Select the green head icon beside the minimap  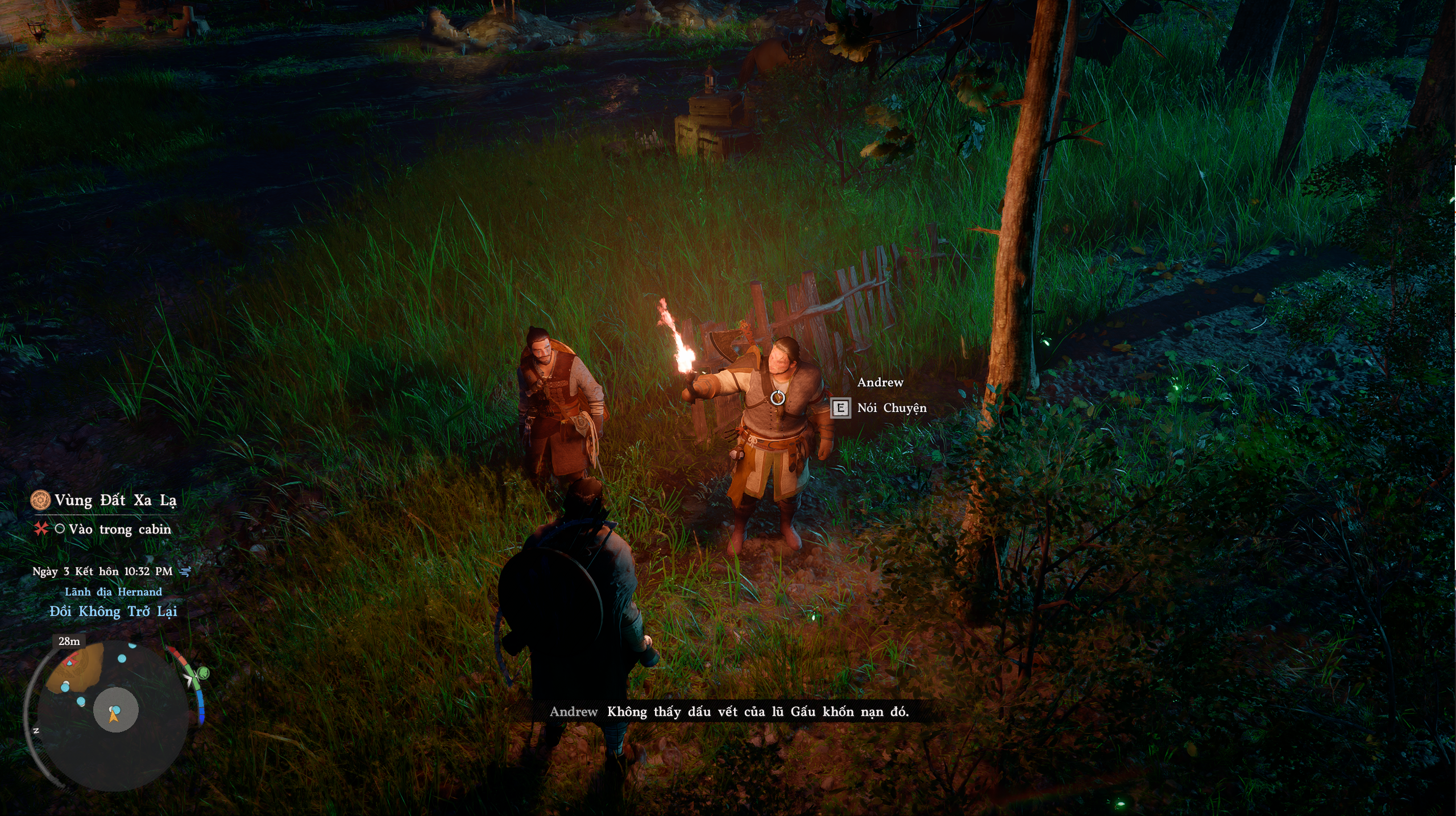pyautogui.click(x=203, y=674)
